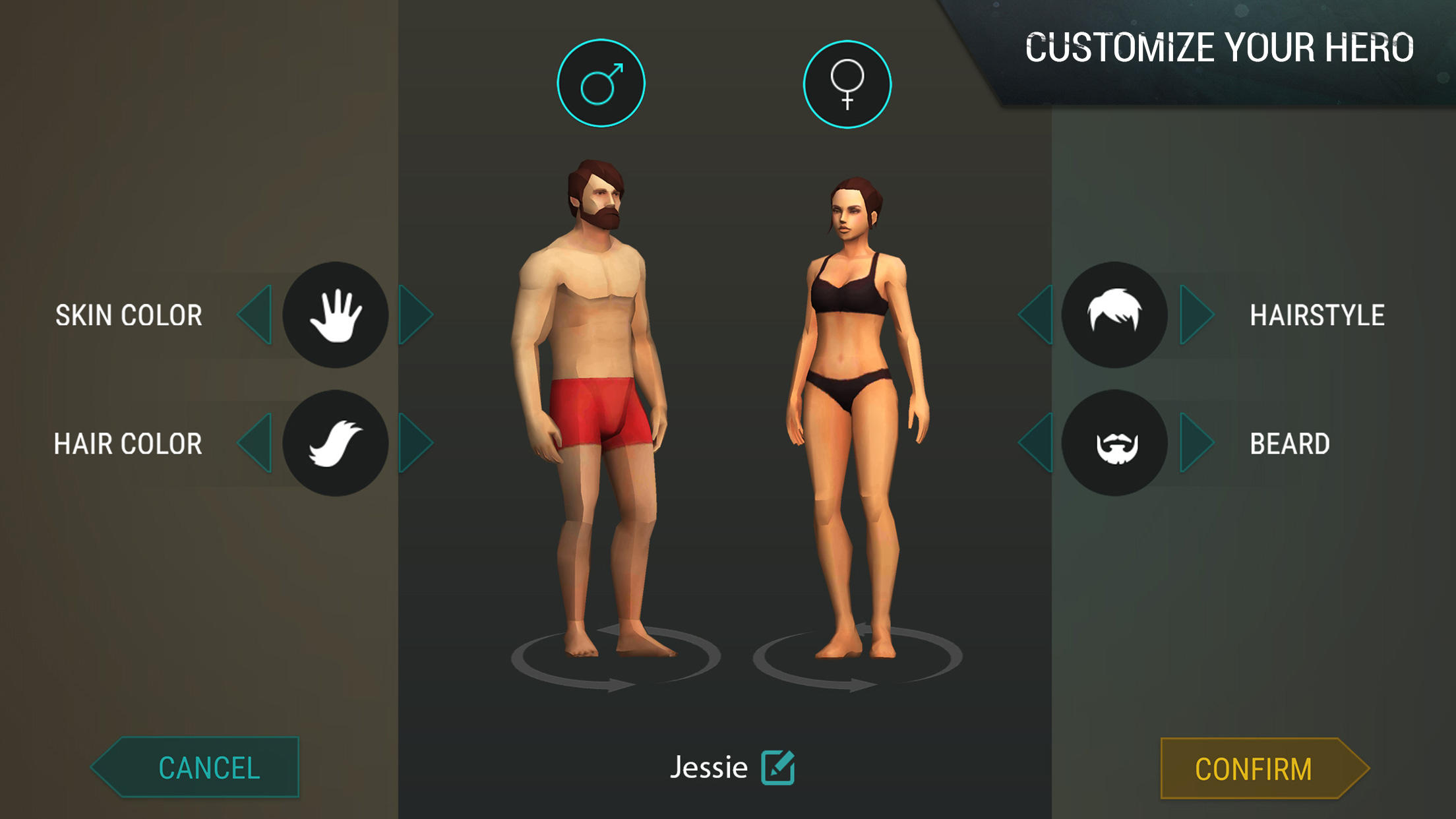Click the skin color hand icon
Image resolution: width=1456 pixels, height=819 pixels.
click(x=336, y=316)
